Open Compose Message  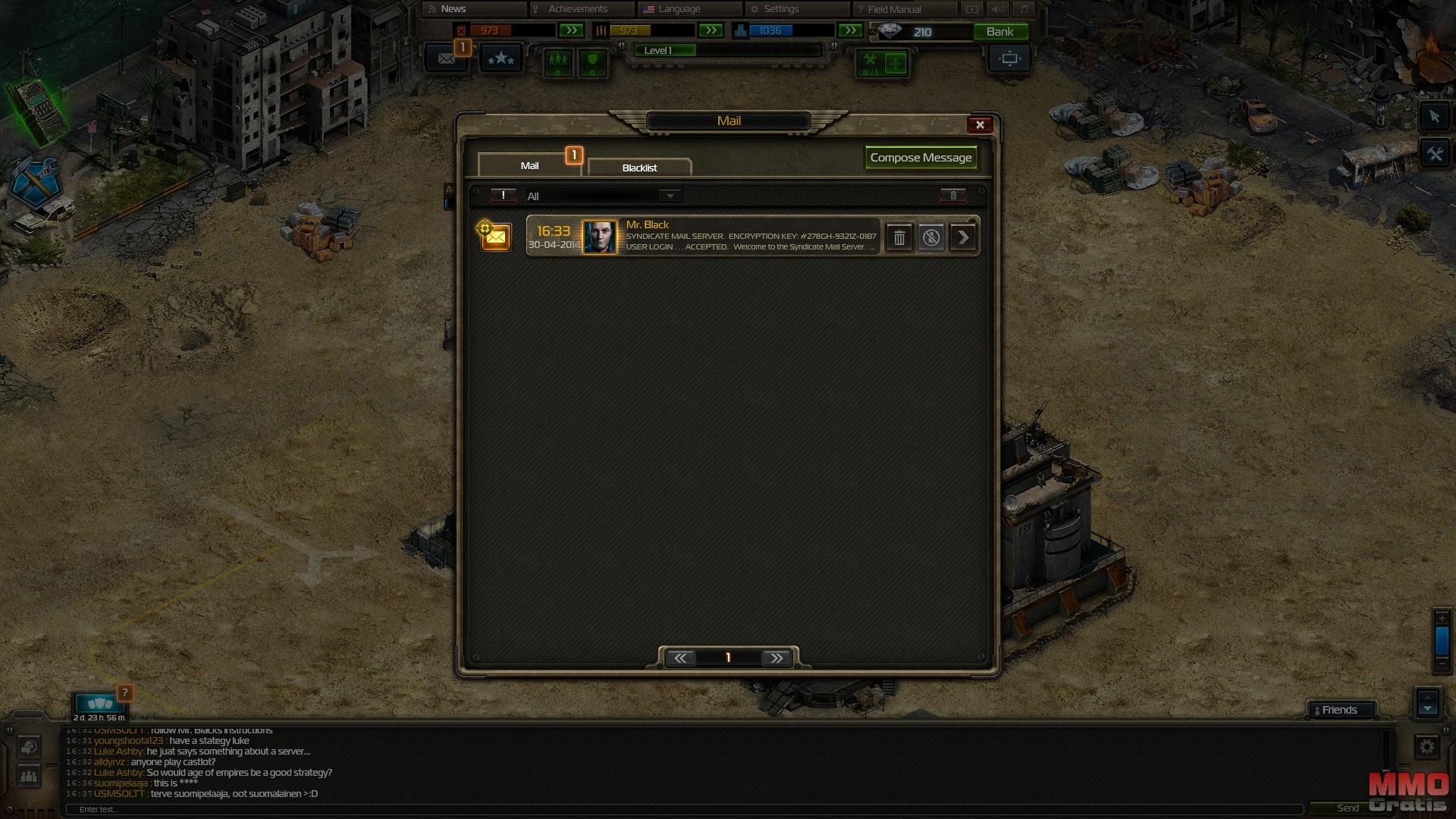921,158
